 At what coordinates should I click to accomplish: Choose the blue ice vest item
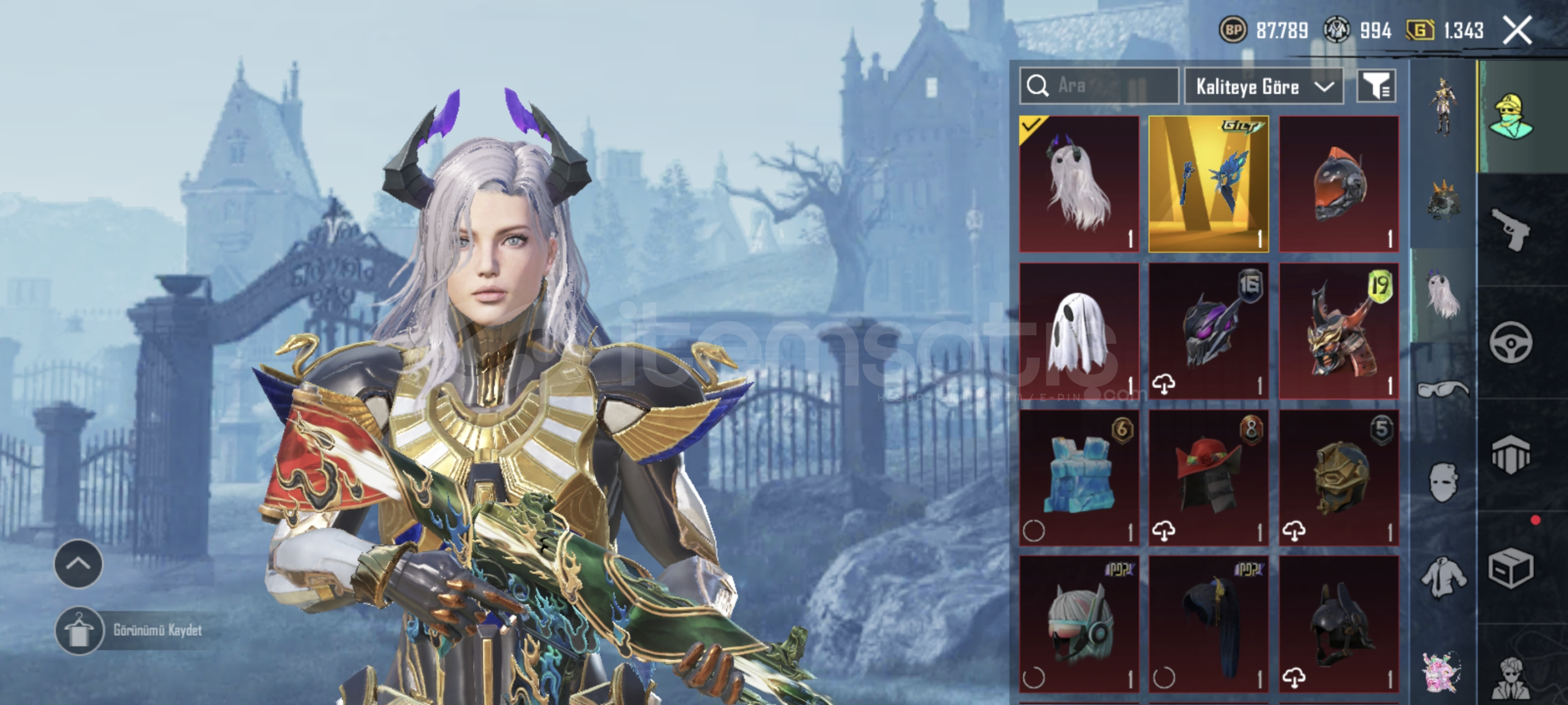pos(1079,477)
